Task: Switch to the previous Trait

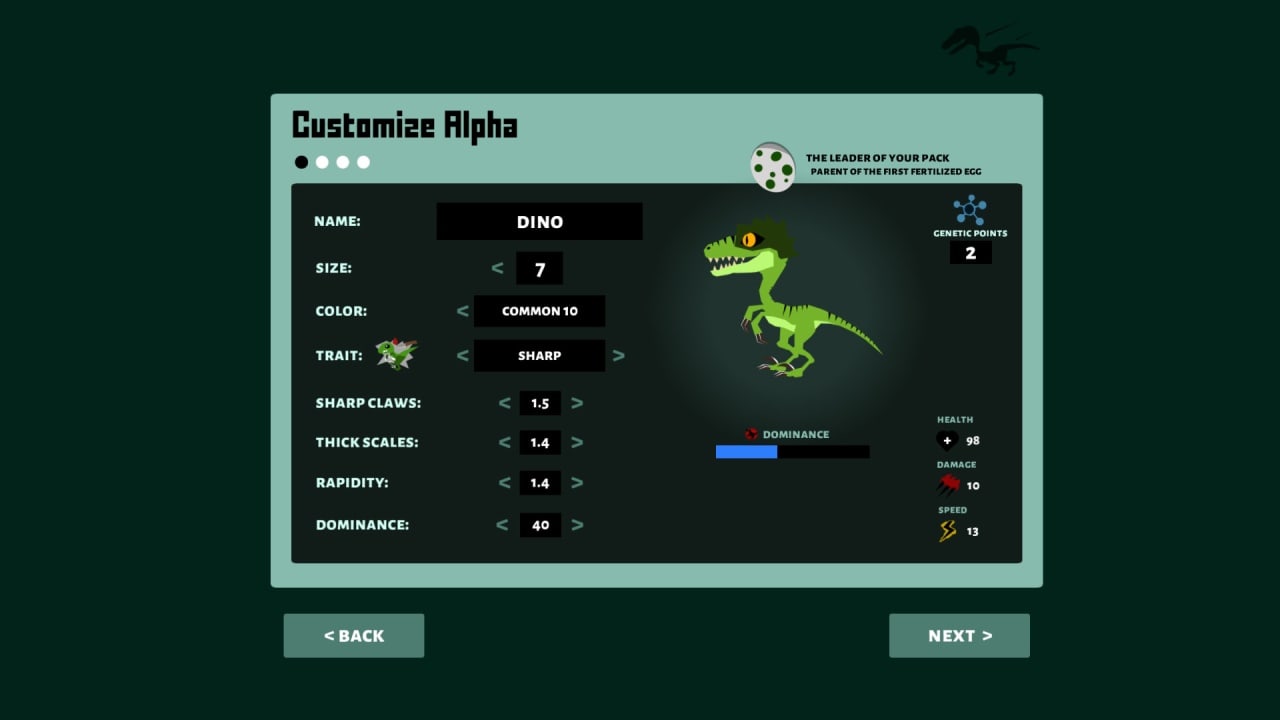Action: [x=462, y=355]
